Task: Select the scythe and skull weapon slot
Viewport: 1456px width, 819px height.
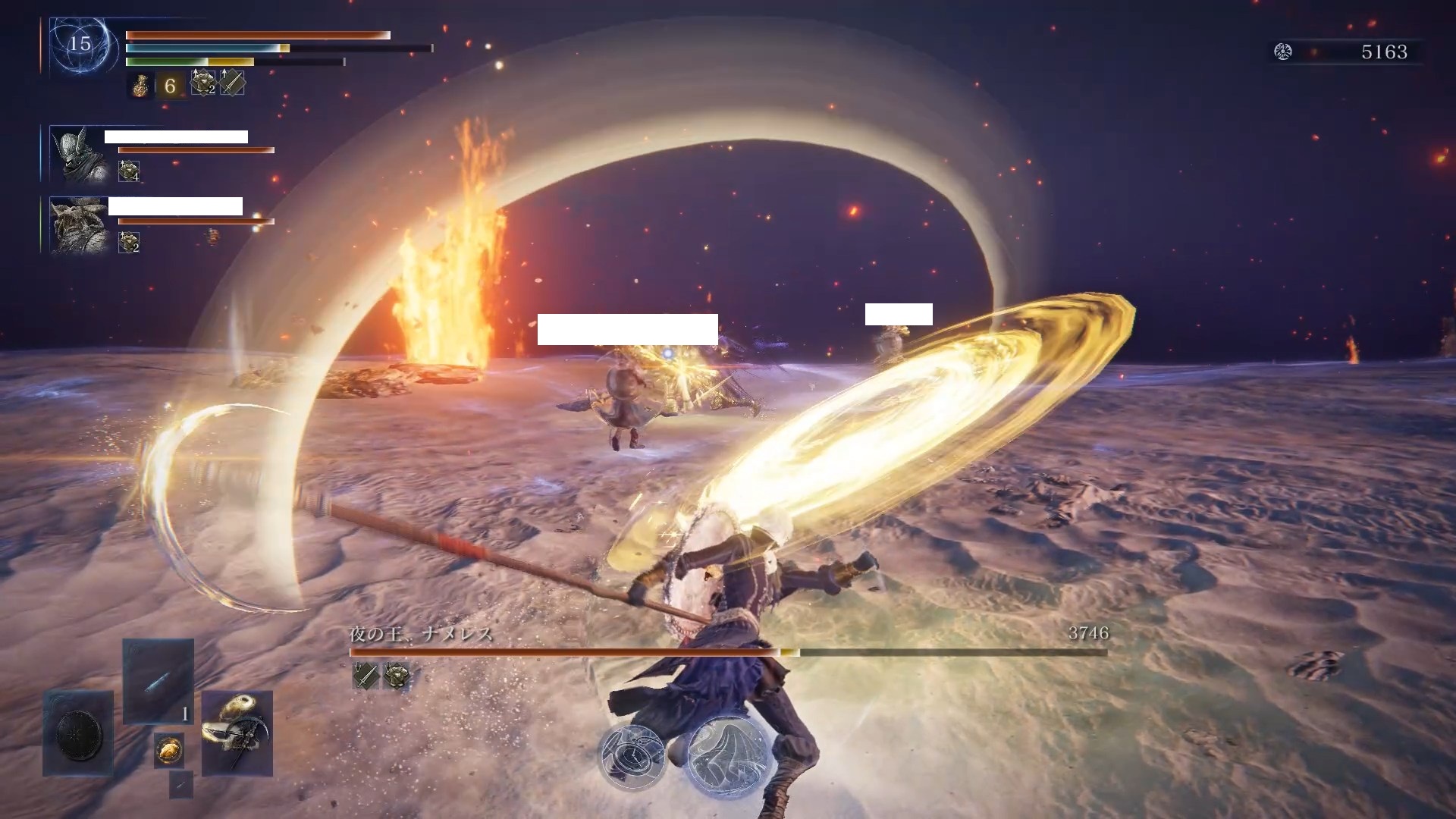Action: click(237, 733)
